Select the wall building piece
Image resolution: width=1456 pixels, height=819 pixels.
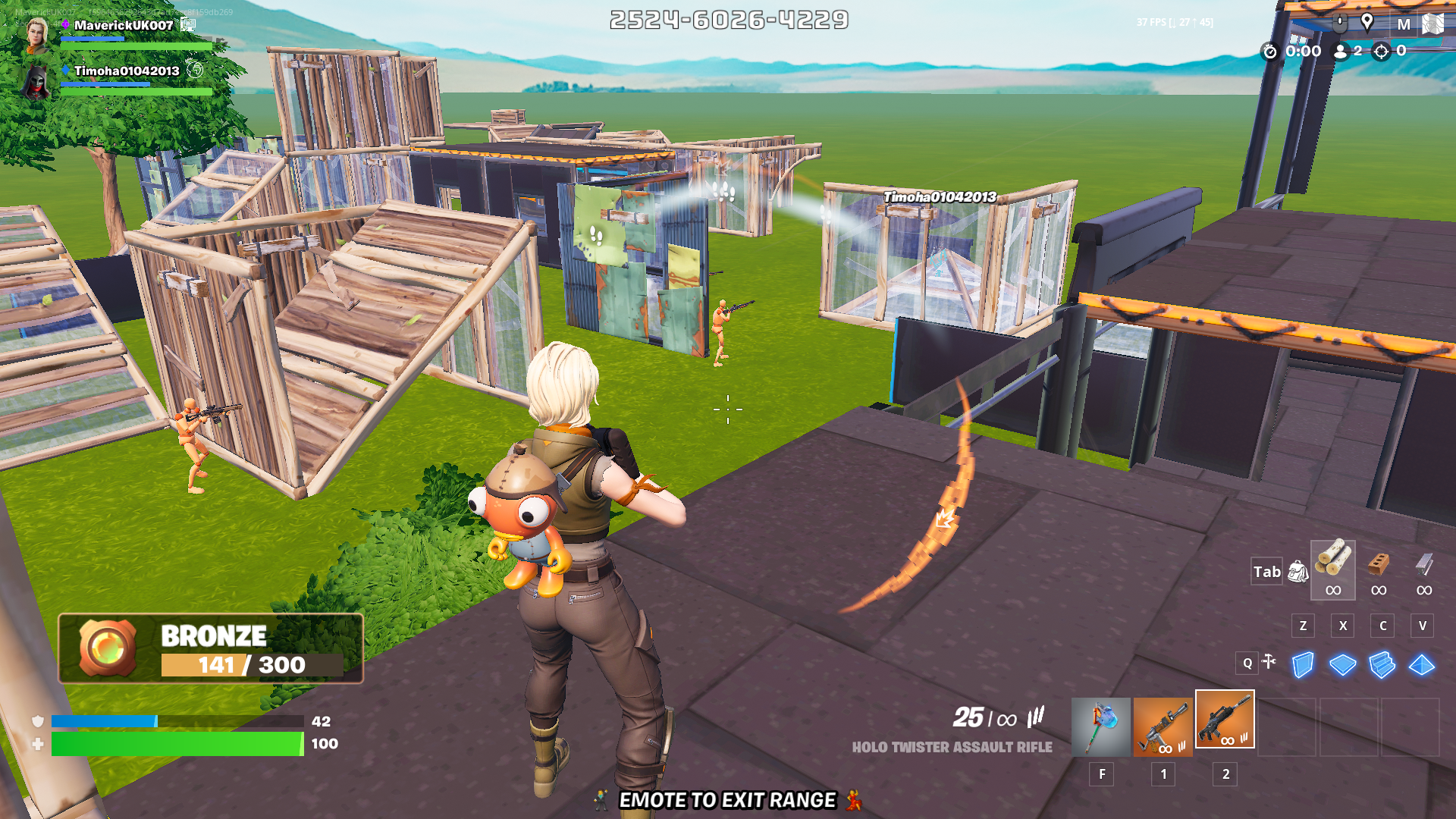pos(1303,665)
